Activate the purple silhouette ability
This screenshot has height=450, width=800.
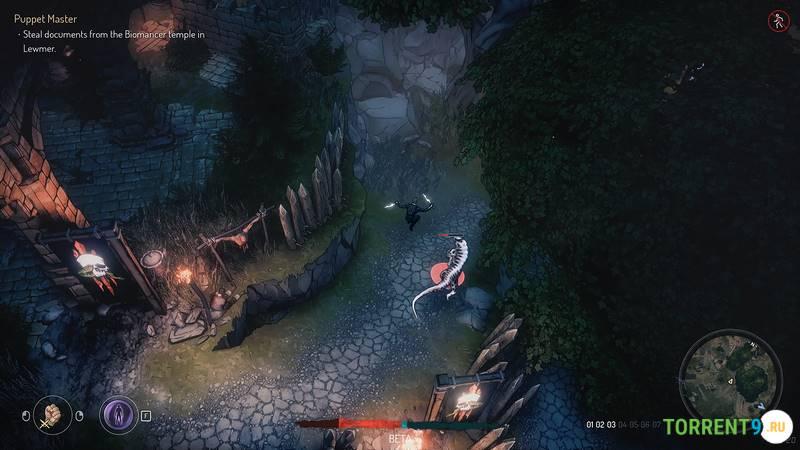(118, 414)
